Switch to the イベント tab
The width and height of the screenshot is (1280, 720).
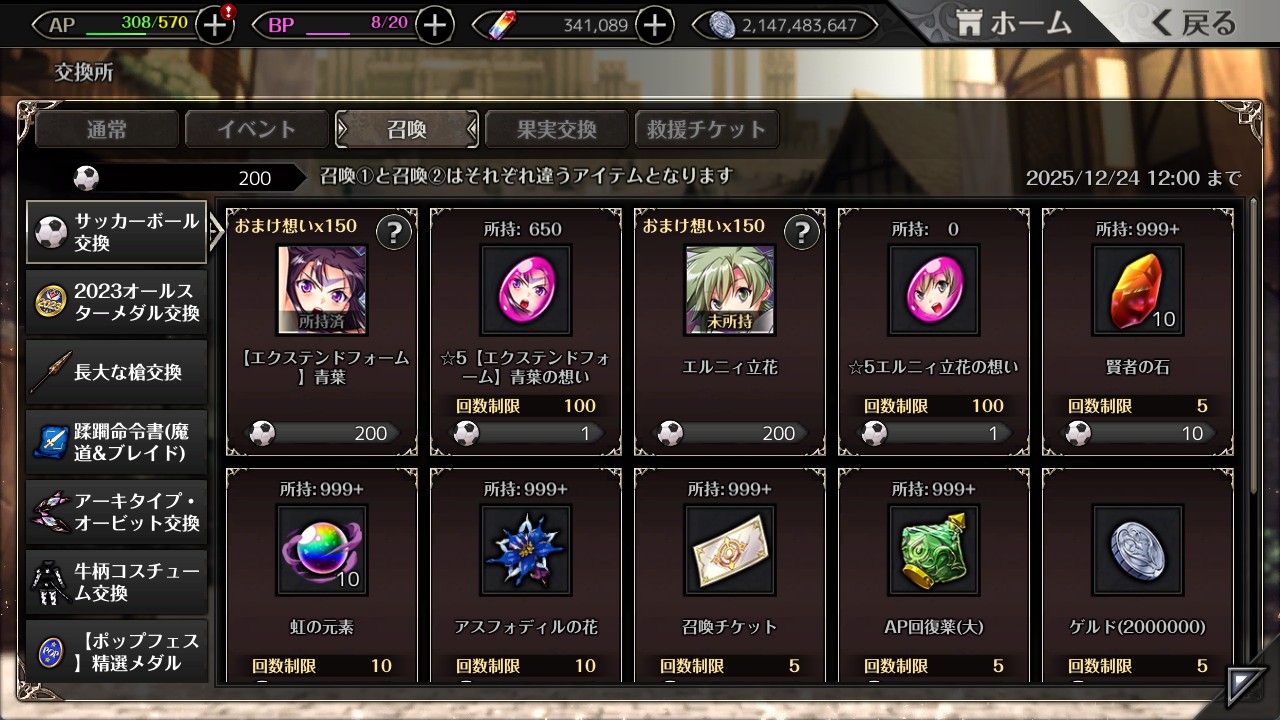coord(257,129)
